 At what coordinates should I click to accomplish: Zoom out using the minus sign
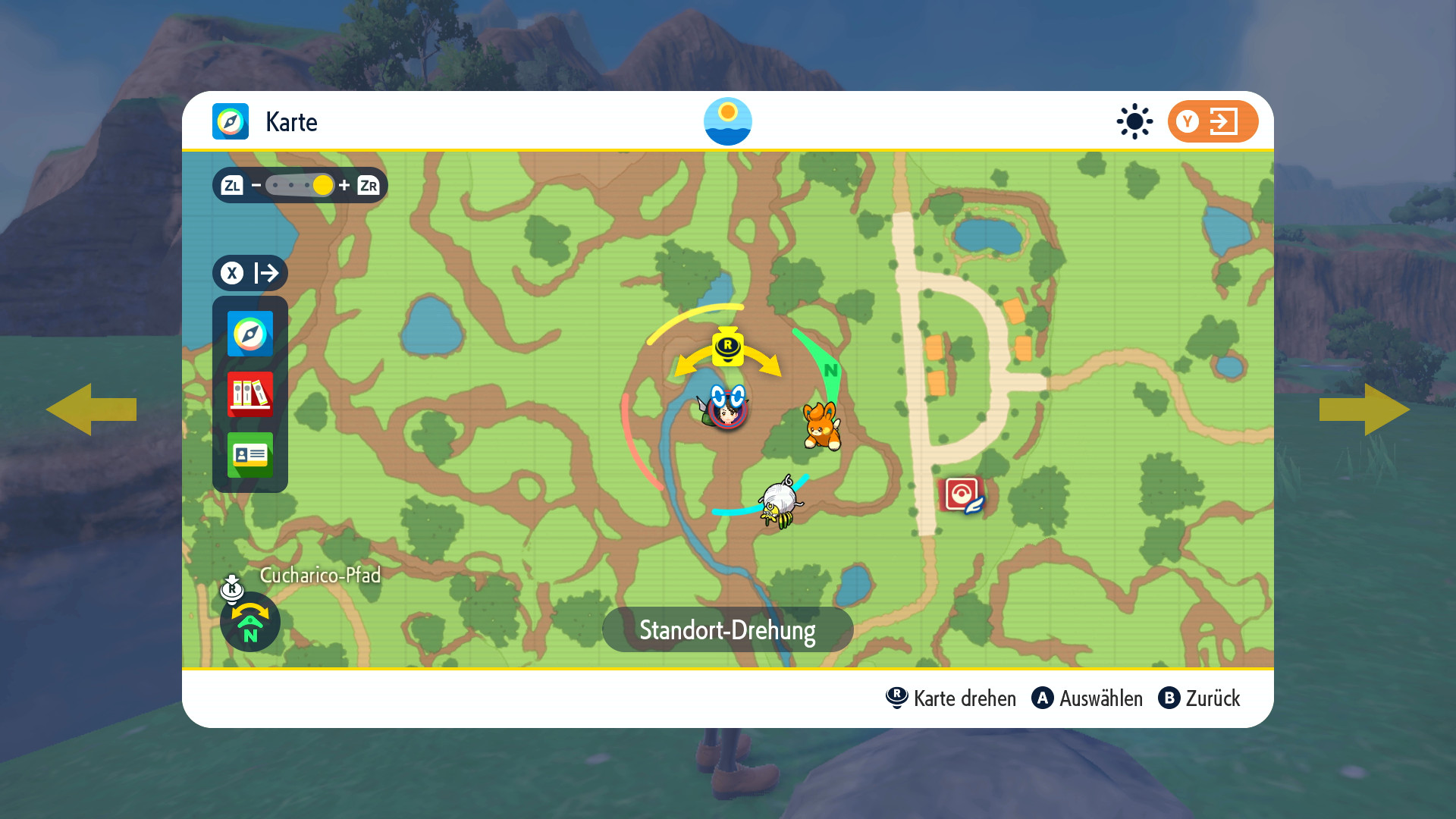click(x=256, y=185)
